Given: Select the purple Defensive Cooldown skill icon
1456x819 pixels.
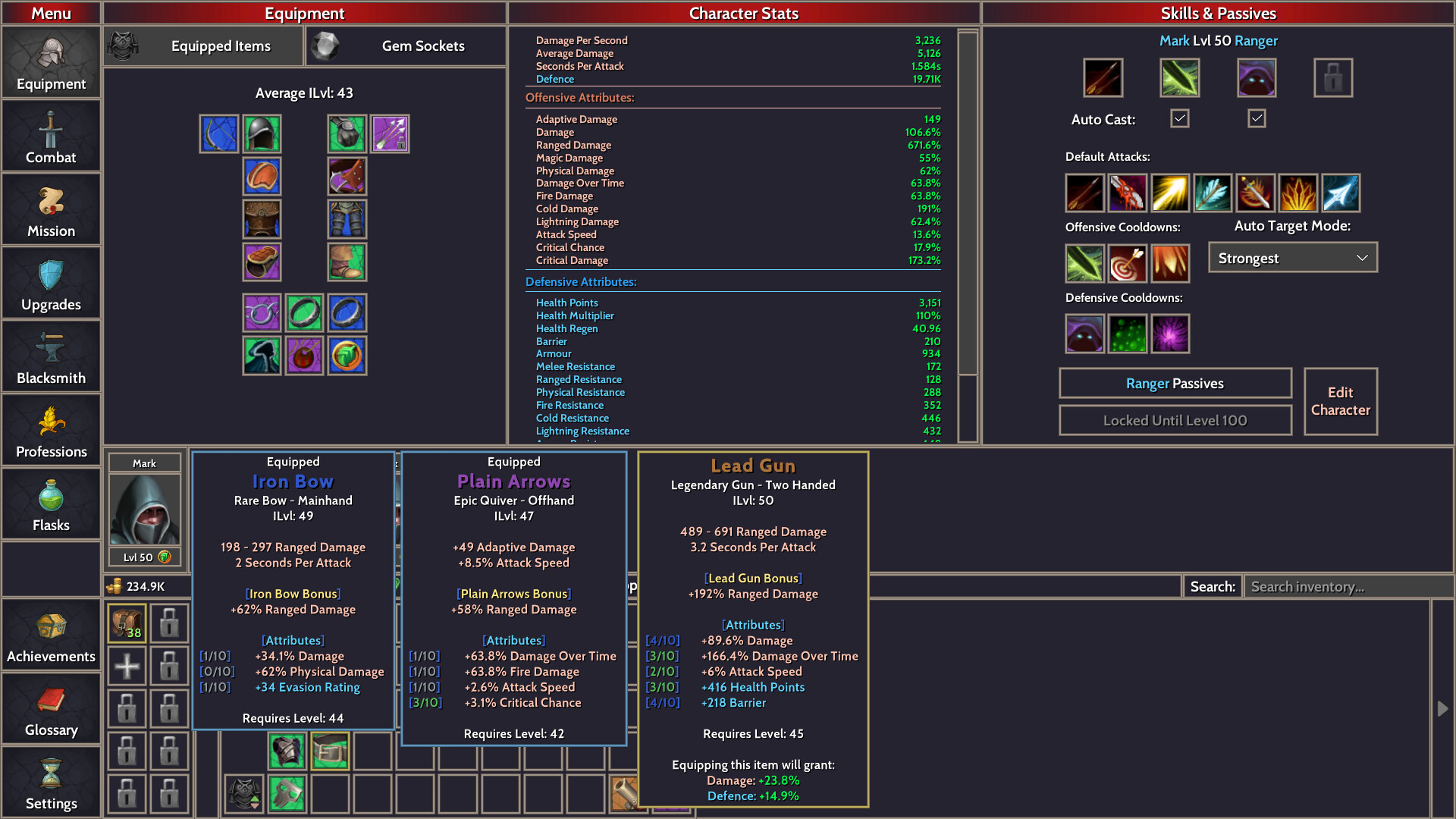Looking at the screenshot, I should point(1170,334).
